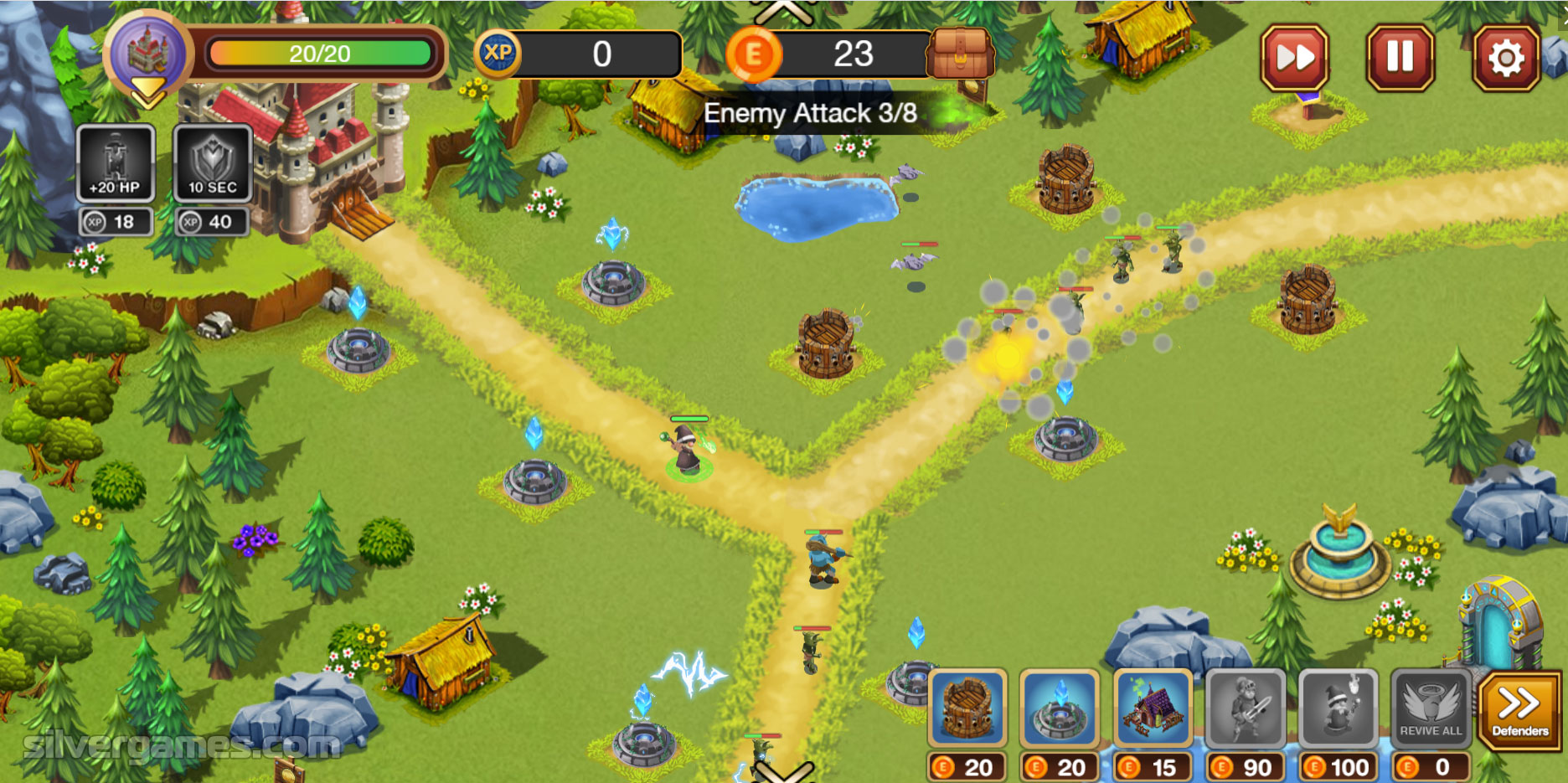Screen dimensions: 1568x783
Task: Choose the wizard defender card costing 100
Action: pos(1338,708)
